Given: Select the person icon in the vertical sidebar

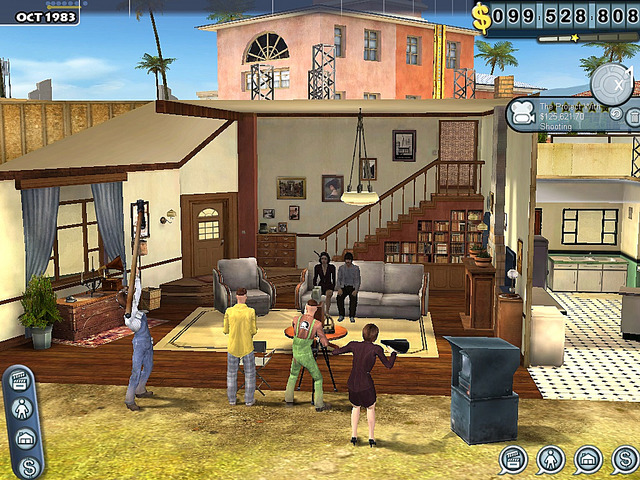Looking at the screenshot, I should [22, 410].
